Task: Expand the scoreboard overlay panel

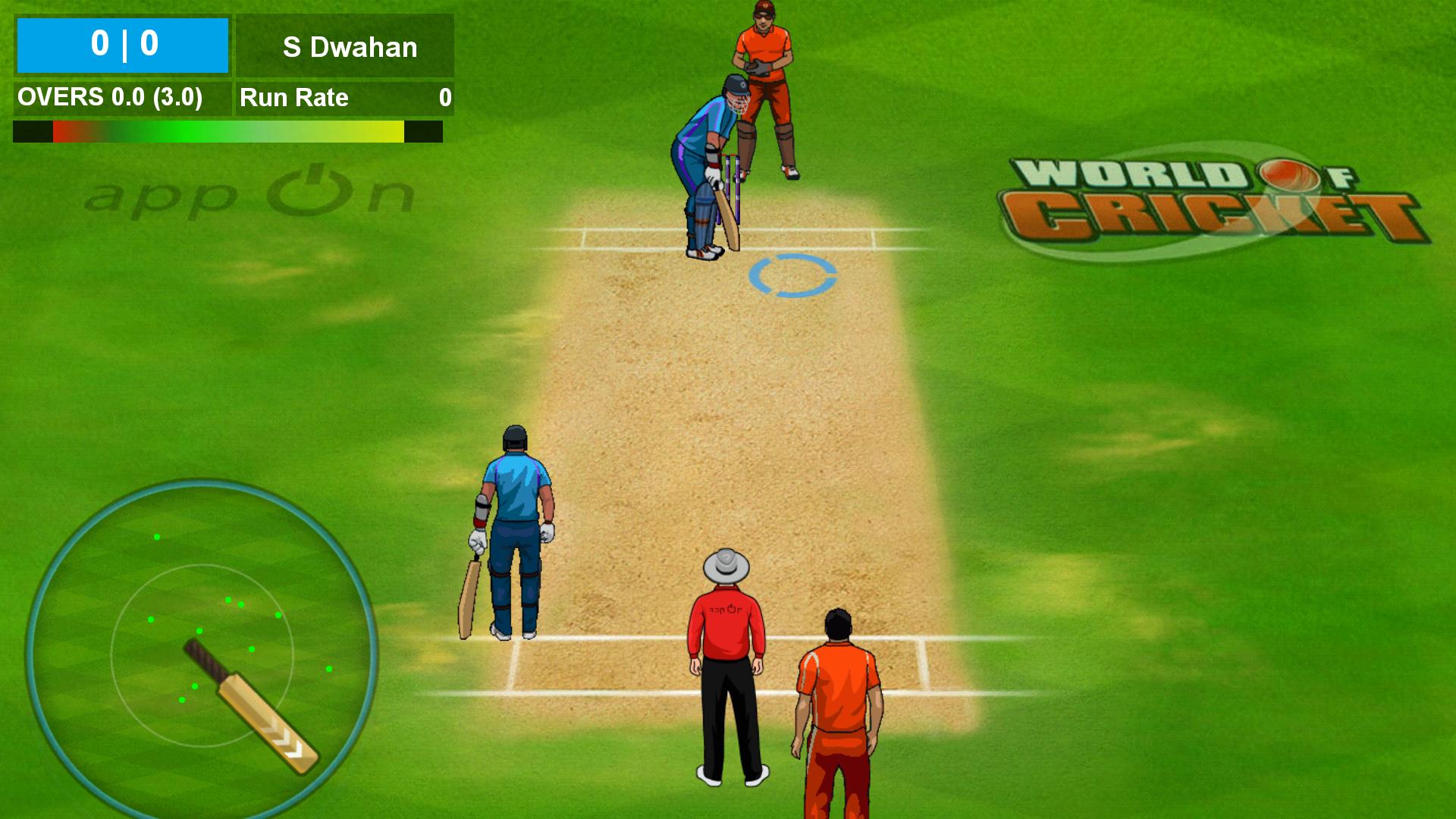Action: tap(121, 44)
